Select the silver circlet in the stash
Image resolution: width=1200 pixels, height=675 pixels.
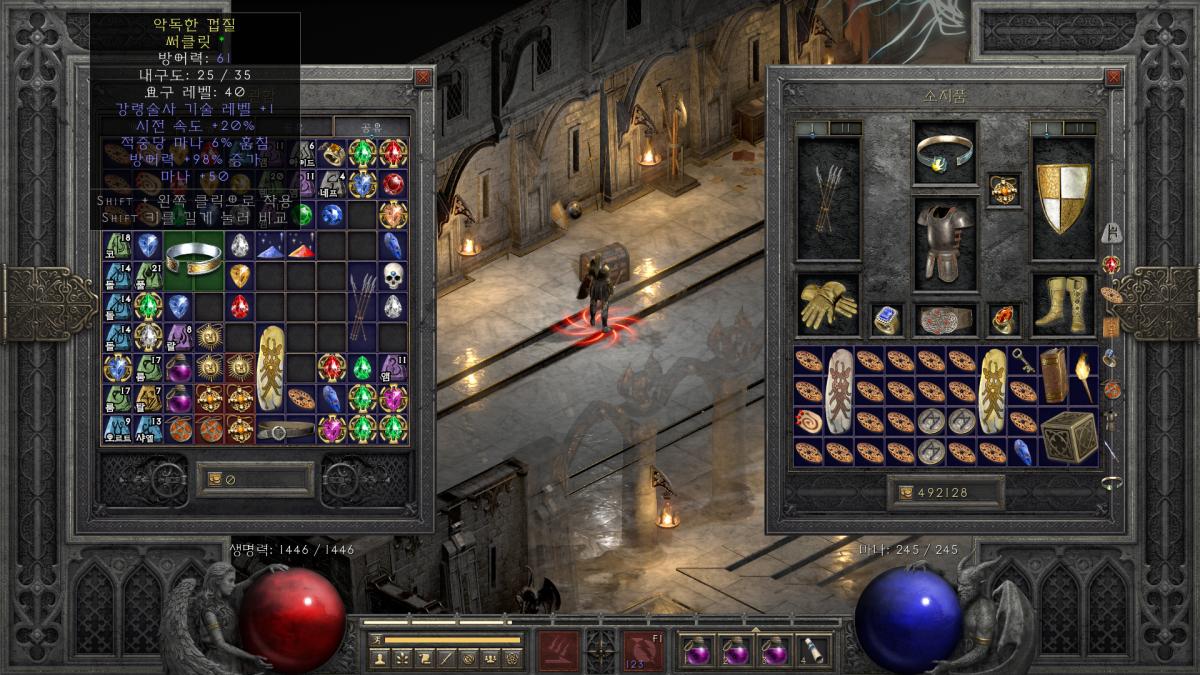193,259
